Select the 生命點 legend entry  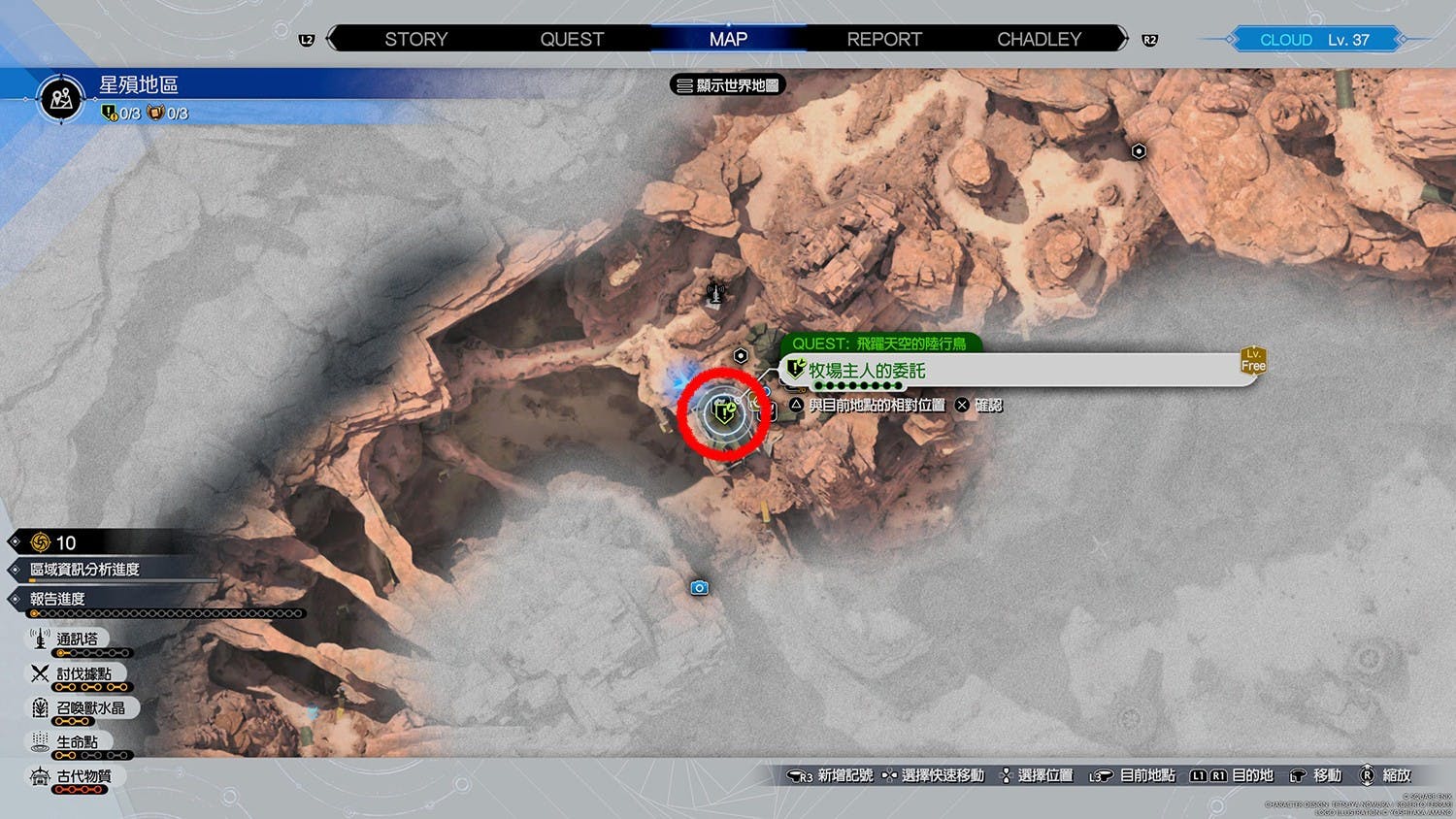coord(77,742)
